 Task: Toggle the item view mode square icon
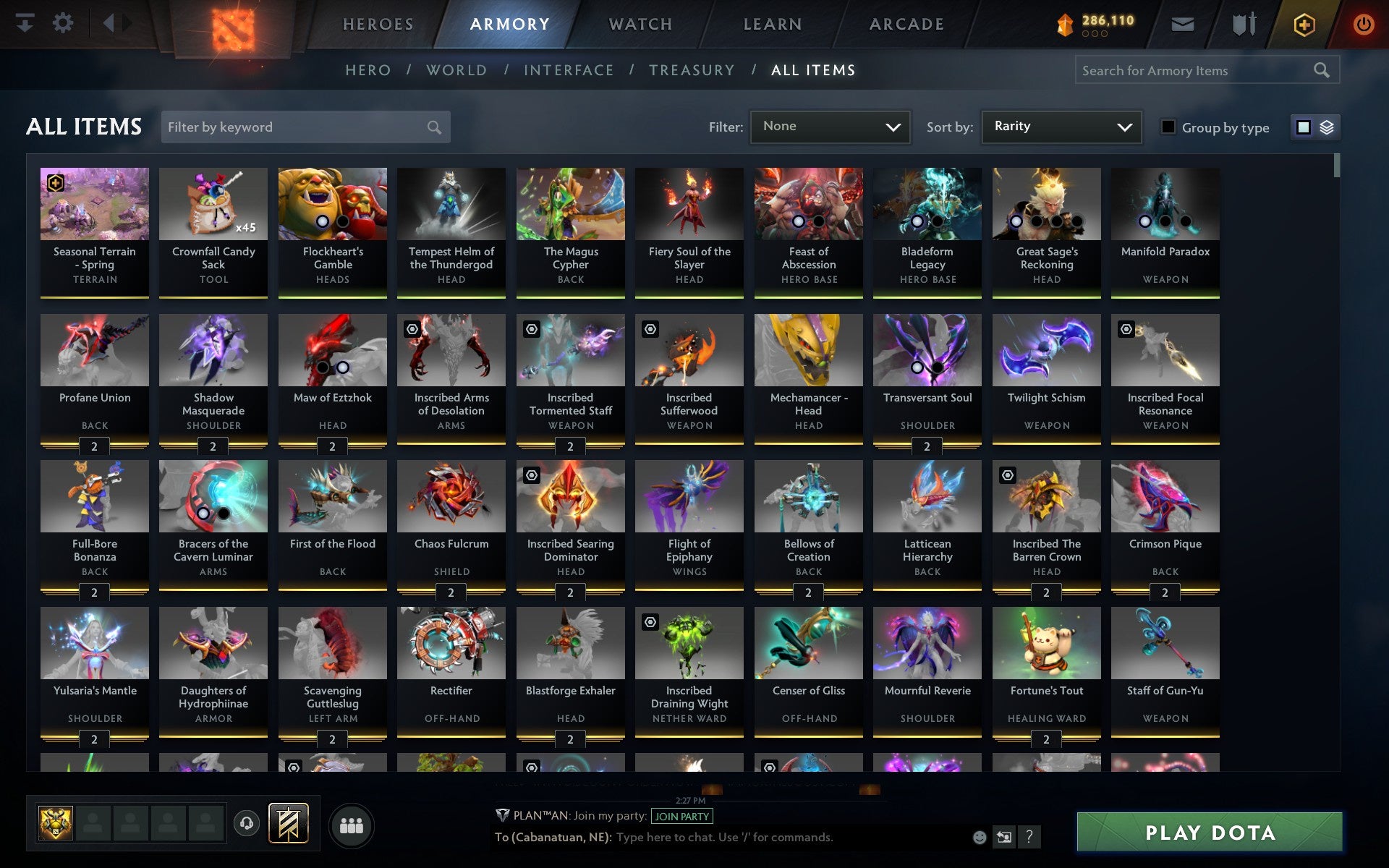tap(1304, 127)
